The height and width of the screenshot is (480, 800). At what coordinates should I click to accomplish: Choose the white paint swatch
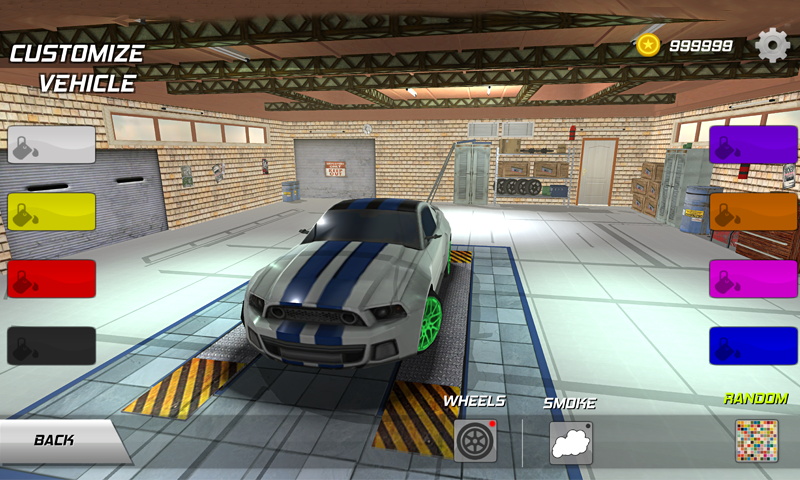(52, 144)
